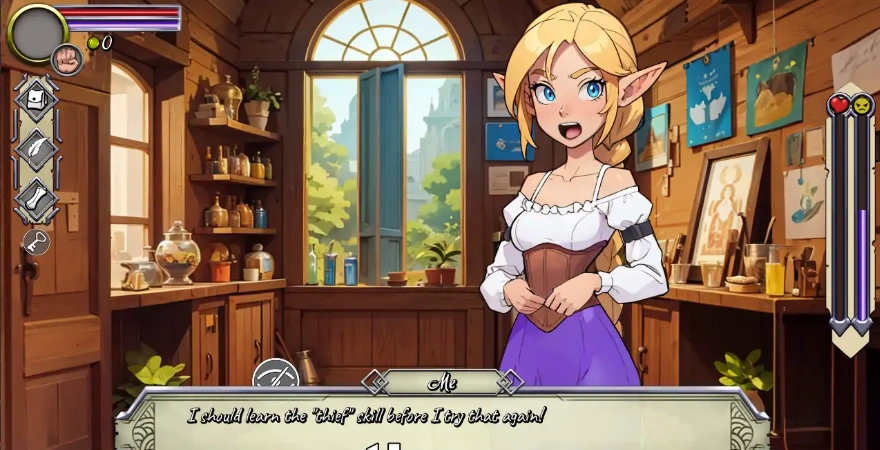
Task: Open the feather quill journal icon
Action: pyautogui.click(x=37, y=150)
